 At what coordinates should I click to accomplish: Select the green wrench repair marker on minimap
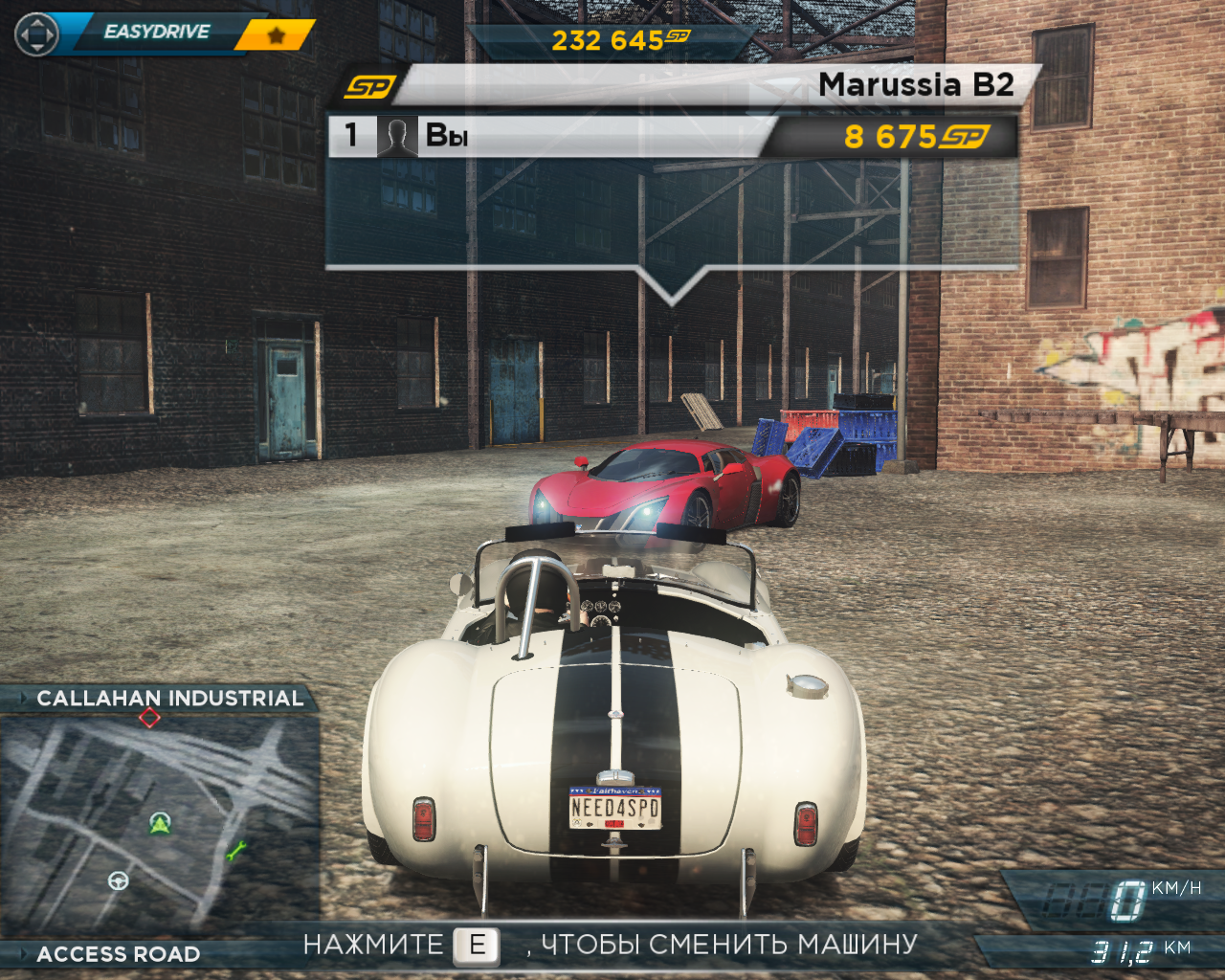point(235,849)
